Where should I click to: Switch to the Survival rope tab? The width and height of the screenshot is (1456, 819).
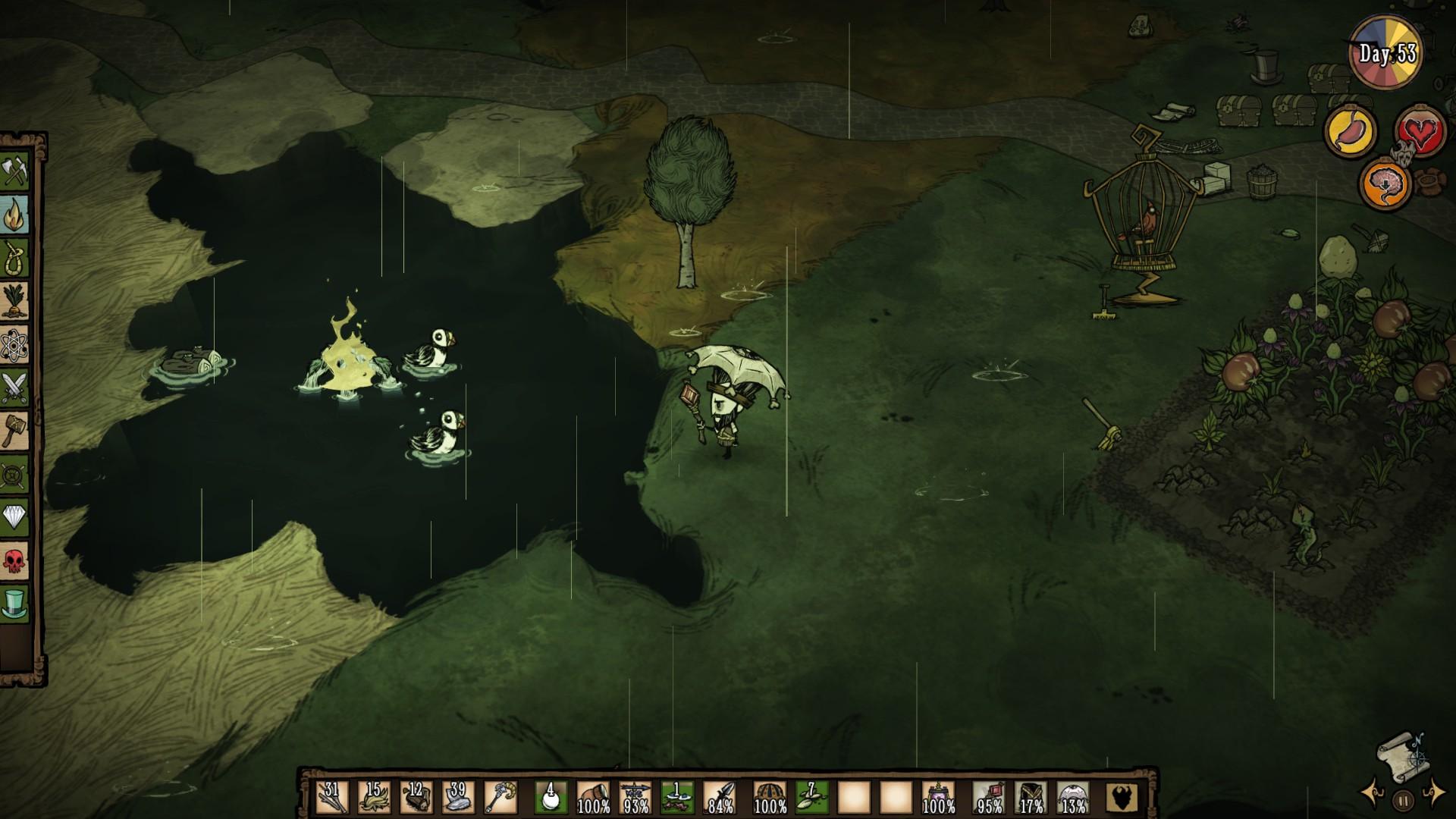click(x=15, y=259)
